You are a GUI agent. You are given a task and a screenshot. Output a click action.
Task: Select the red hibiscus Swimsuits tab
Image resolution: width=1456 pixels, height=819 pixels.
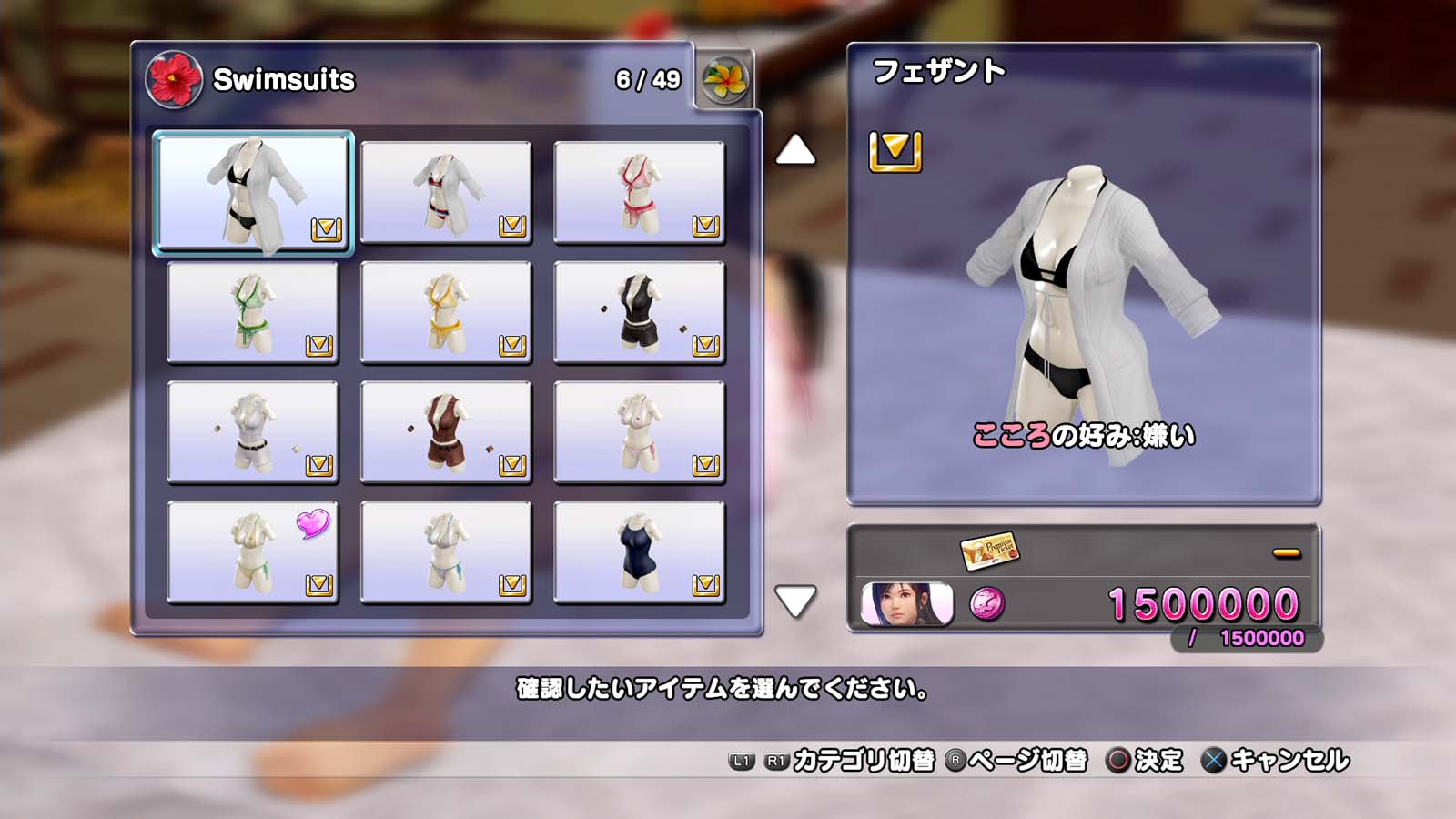pyautogui.click(x=174, y=79)
